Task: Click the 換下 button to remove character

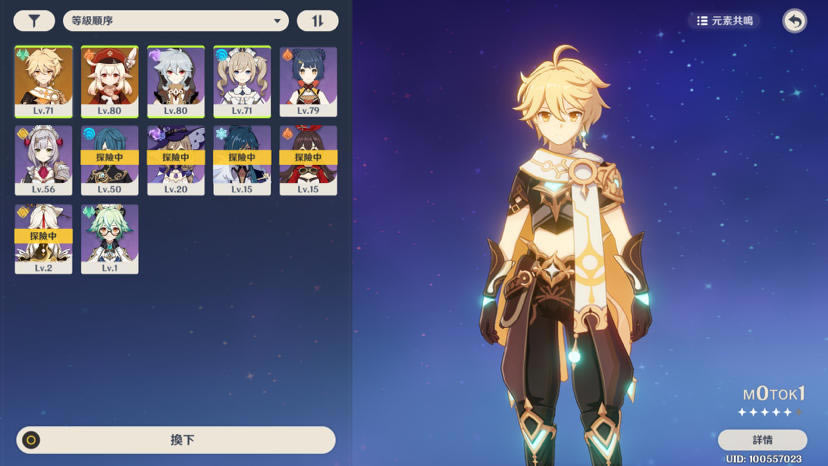Action: [176, 440]
